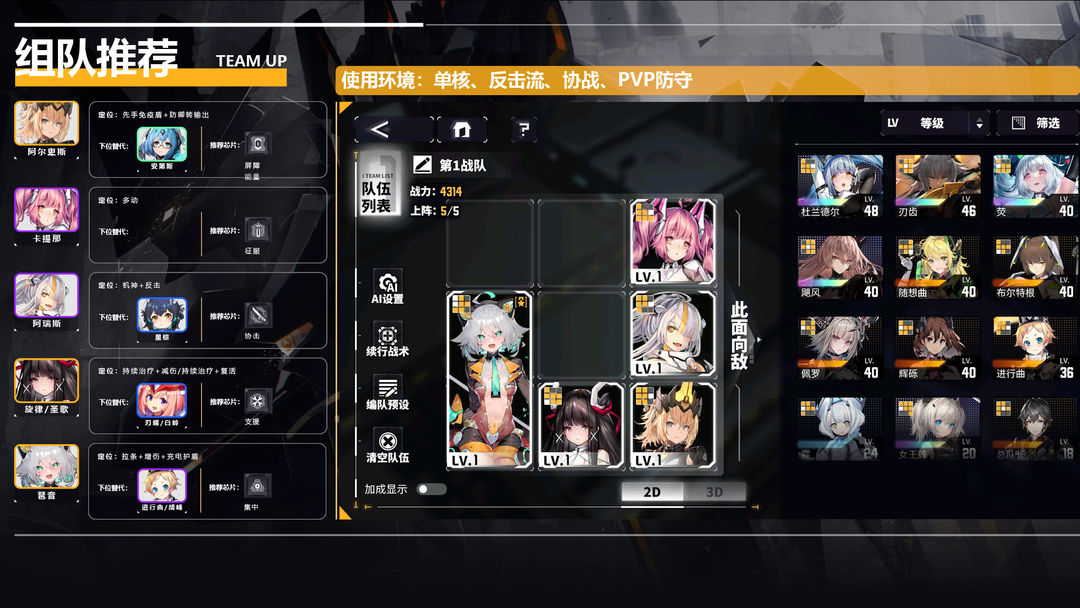
Task: Go back with the arrow button
Action: pos(393,129)
